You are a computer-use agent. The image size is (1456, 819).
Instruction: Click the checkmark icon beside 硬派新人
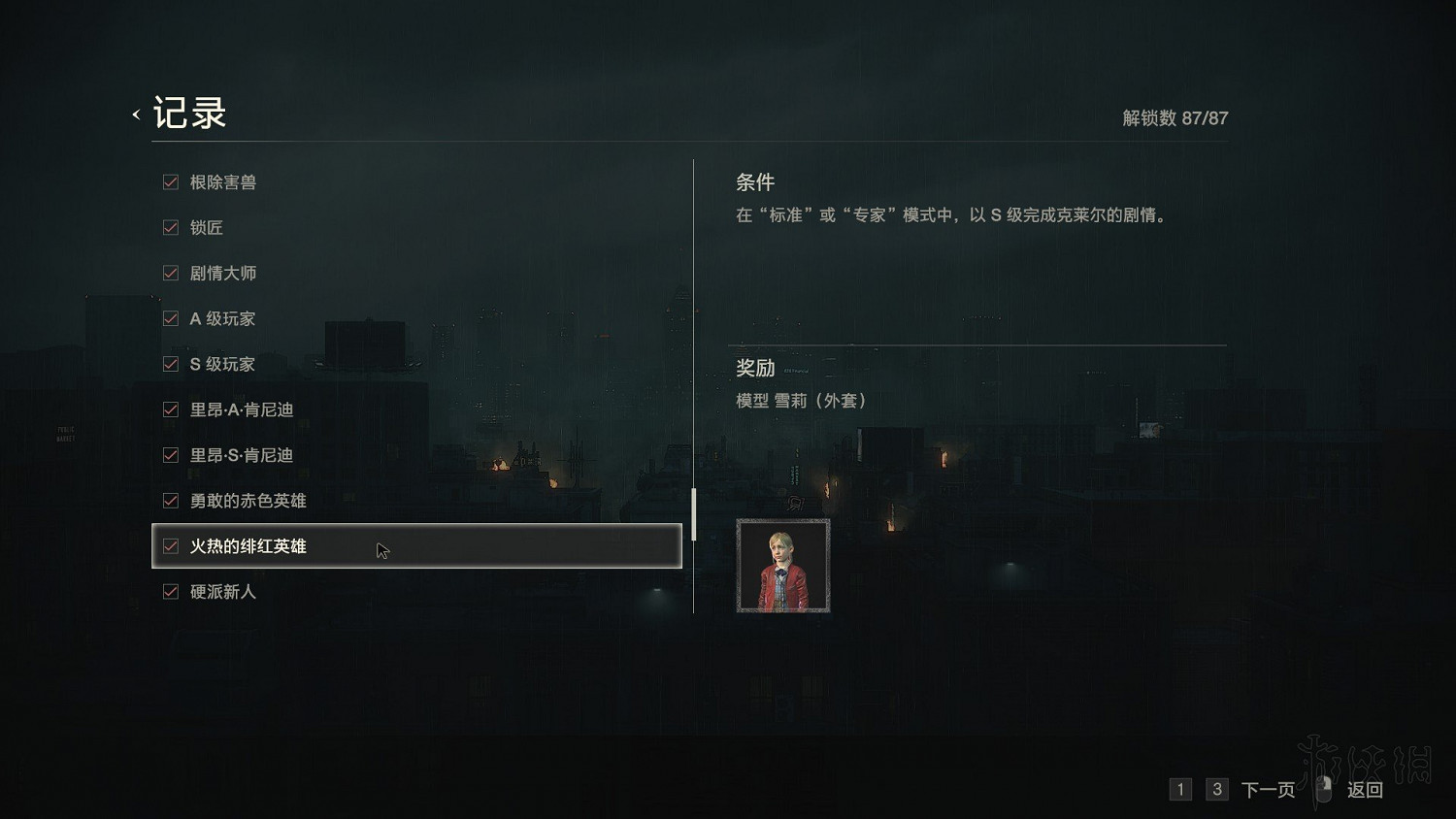171,592
